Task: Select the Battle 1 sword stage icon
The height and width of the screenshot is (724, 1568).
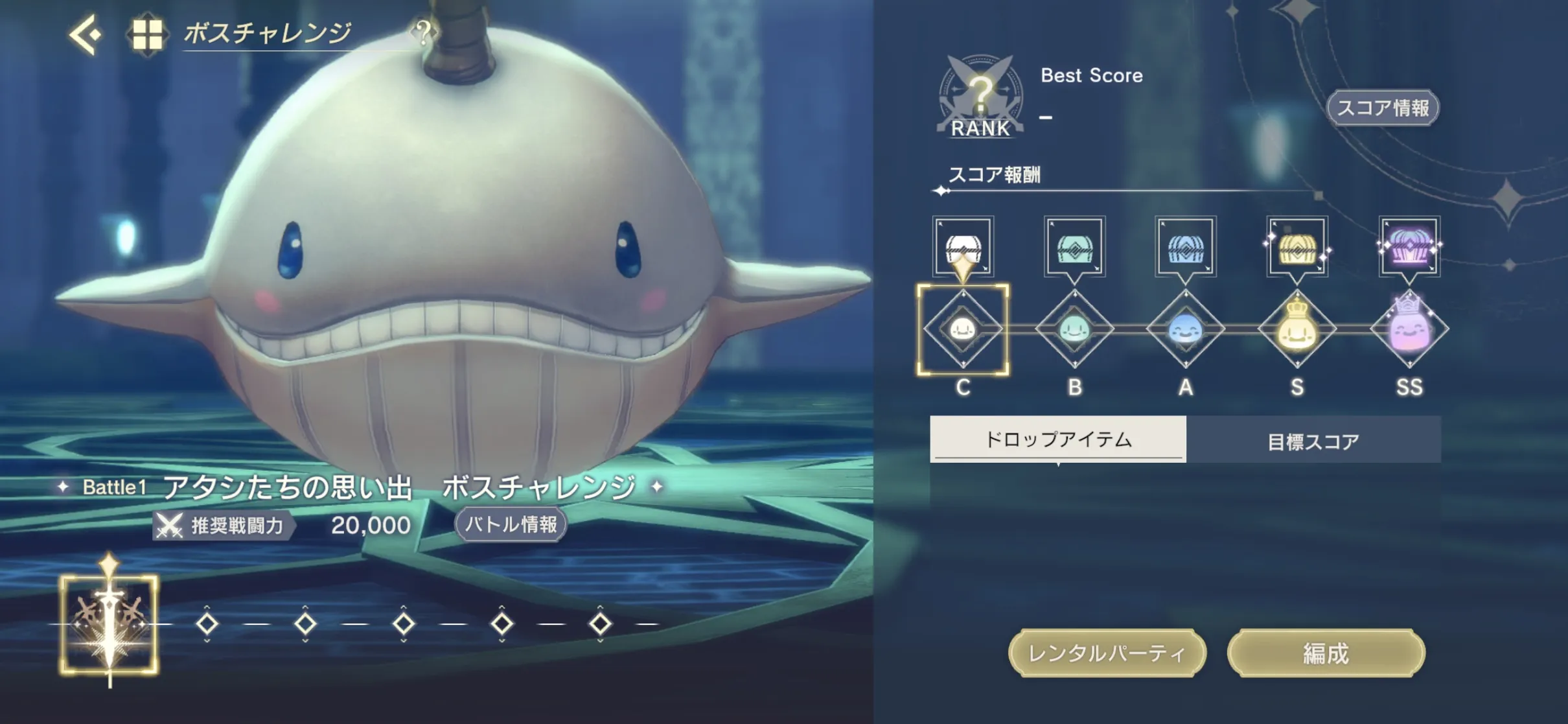Action: click(110, 624)
